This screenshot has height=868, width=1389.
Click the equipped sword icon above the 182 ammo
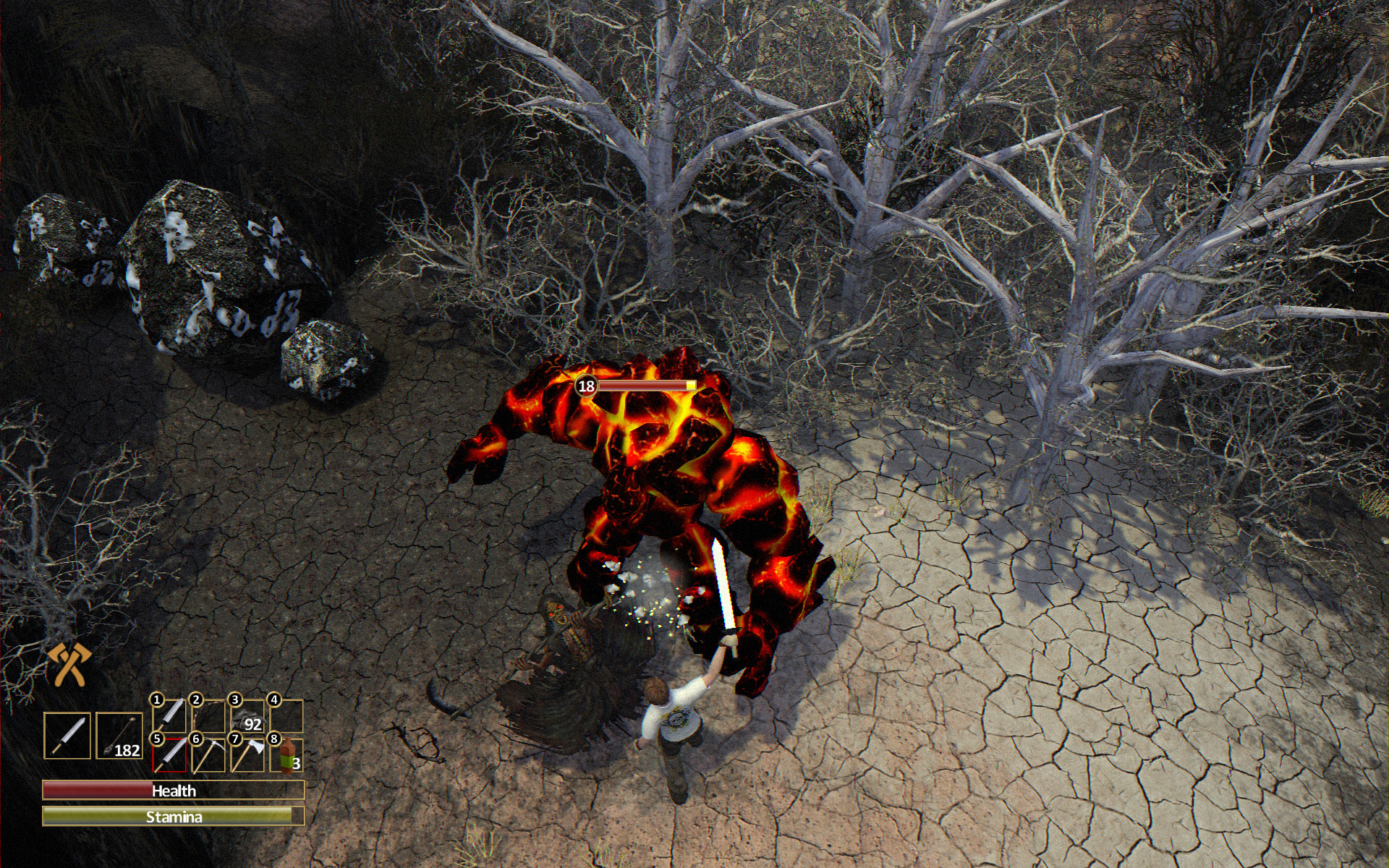point(68,736)
